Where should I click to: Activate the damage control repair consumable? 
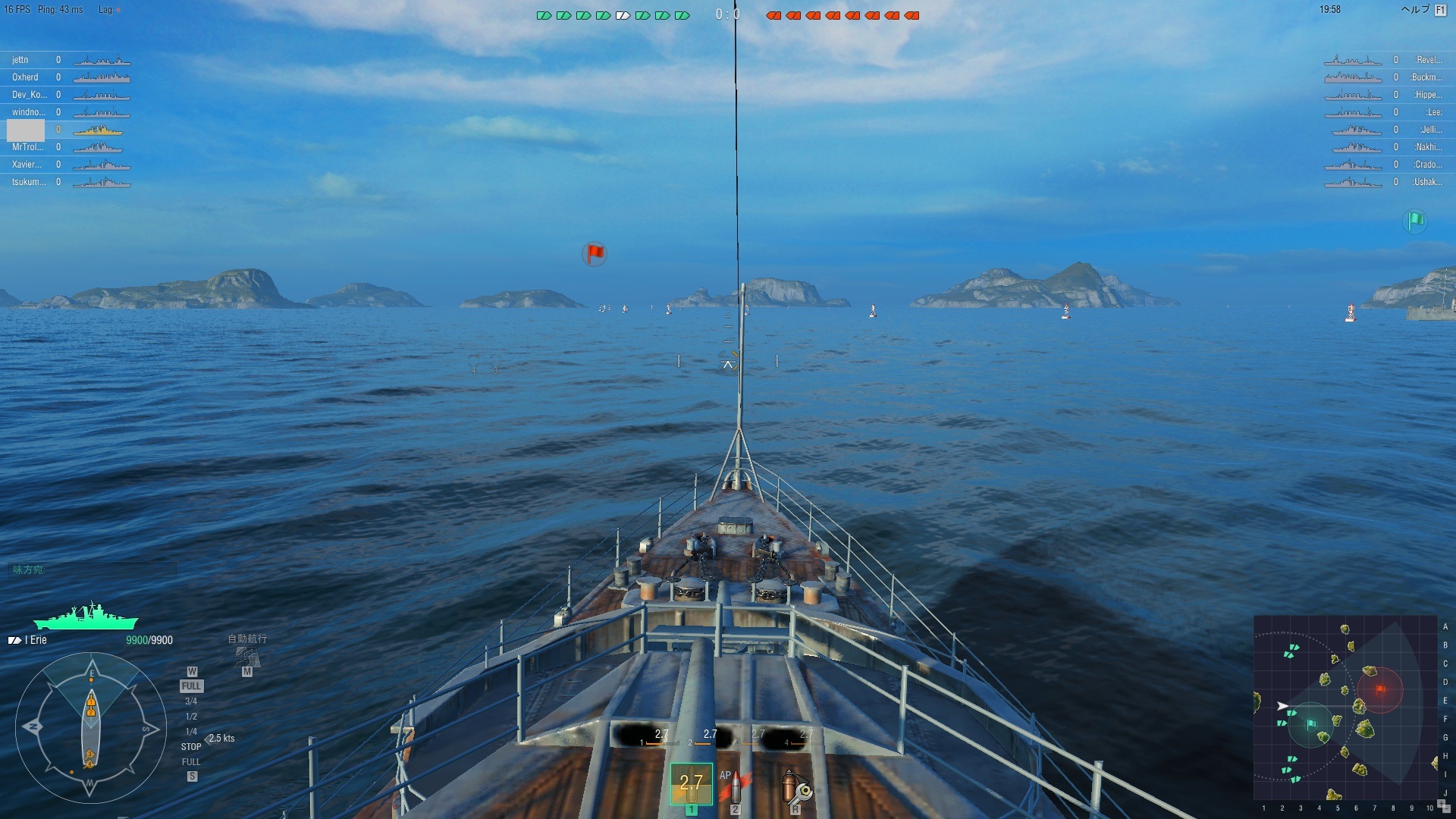(795, 788)
